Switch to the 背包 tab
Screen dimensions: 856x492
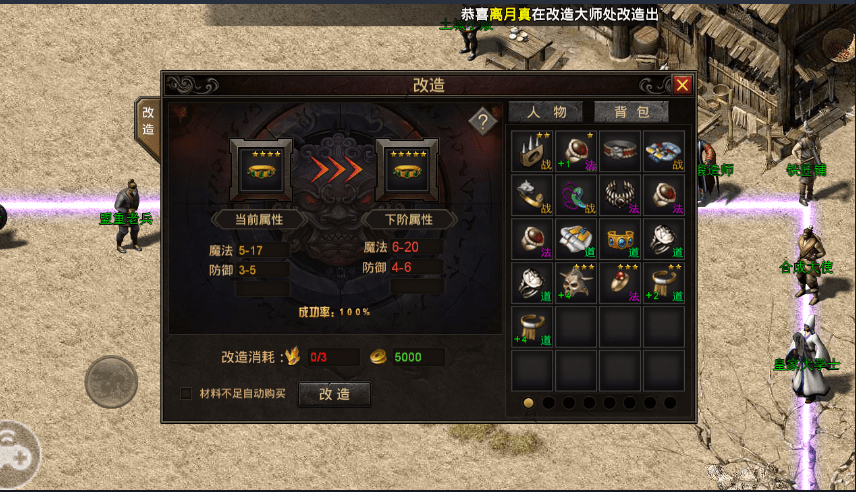[x=632, y=112]
